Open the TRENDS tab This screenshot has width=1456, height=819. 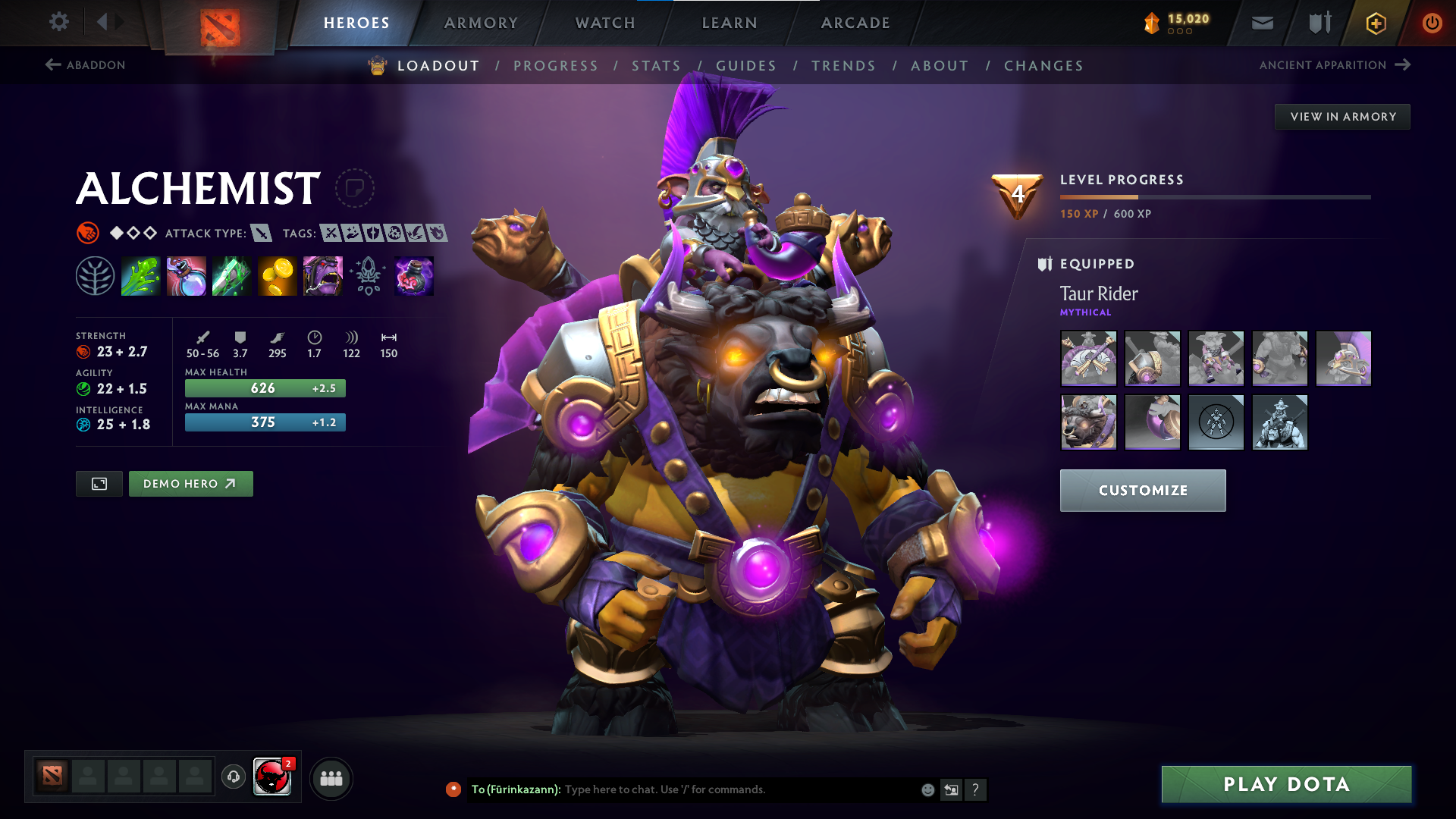click(x=844, y=65)
